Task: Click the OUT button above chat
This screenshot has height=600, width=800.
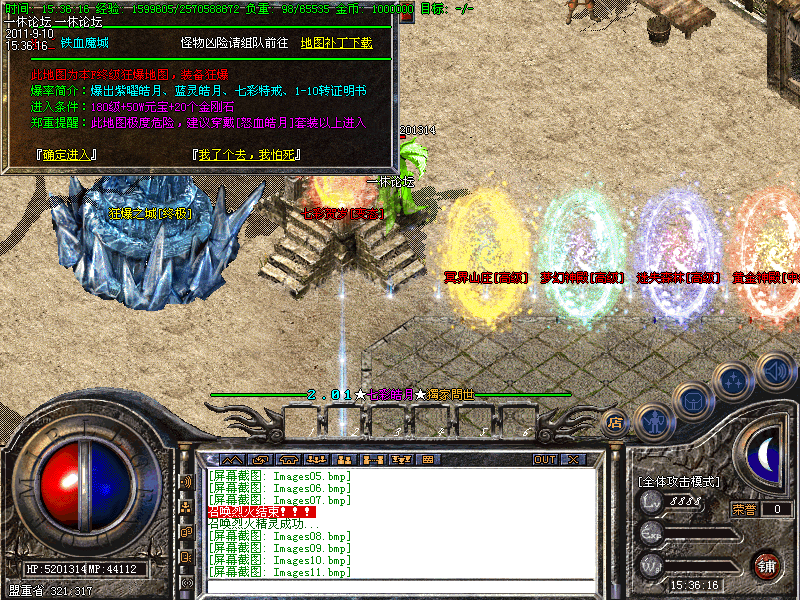Action: pyautogui.click(x=544, y=460)
